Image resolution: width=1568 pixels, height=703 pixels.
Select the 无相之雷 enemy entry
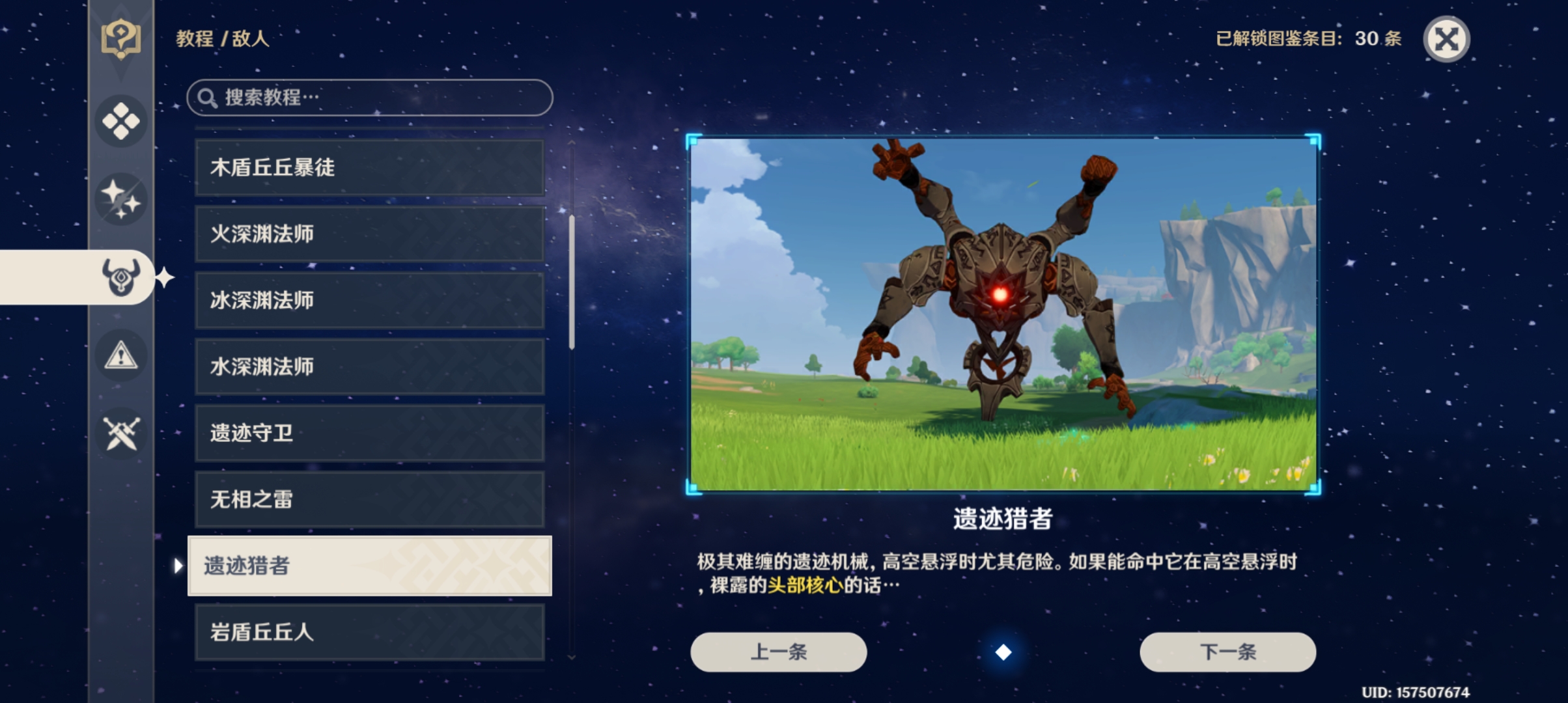(x=369, y=500)
